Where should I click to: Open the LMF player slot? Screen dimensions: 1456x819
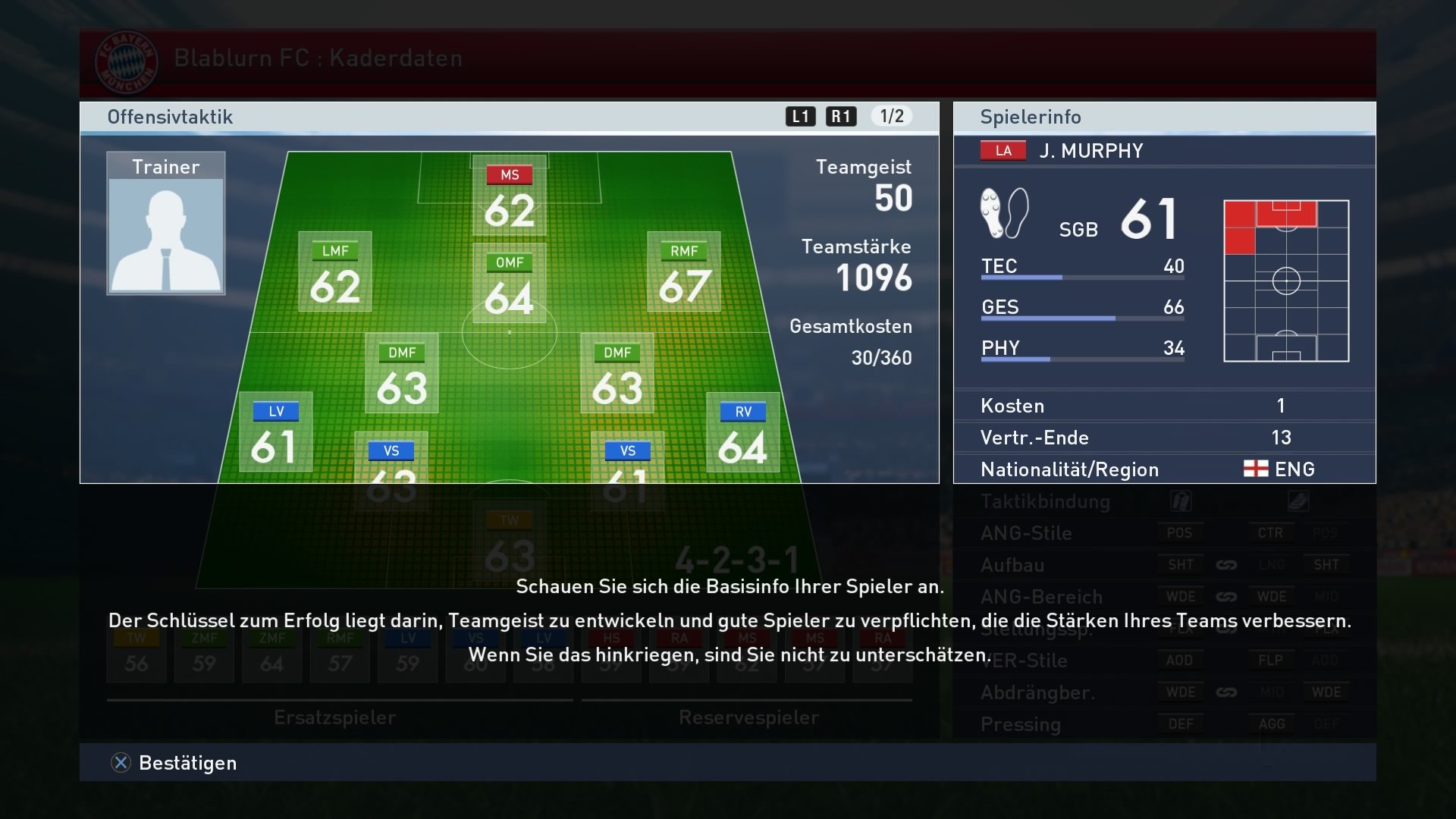(336, 271)
